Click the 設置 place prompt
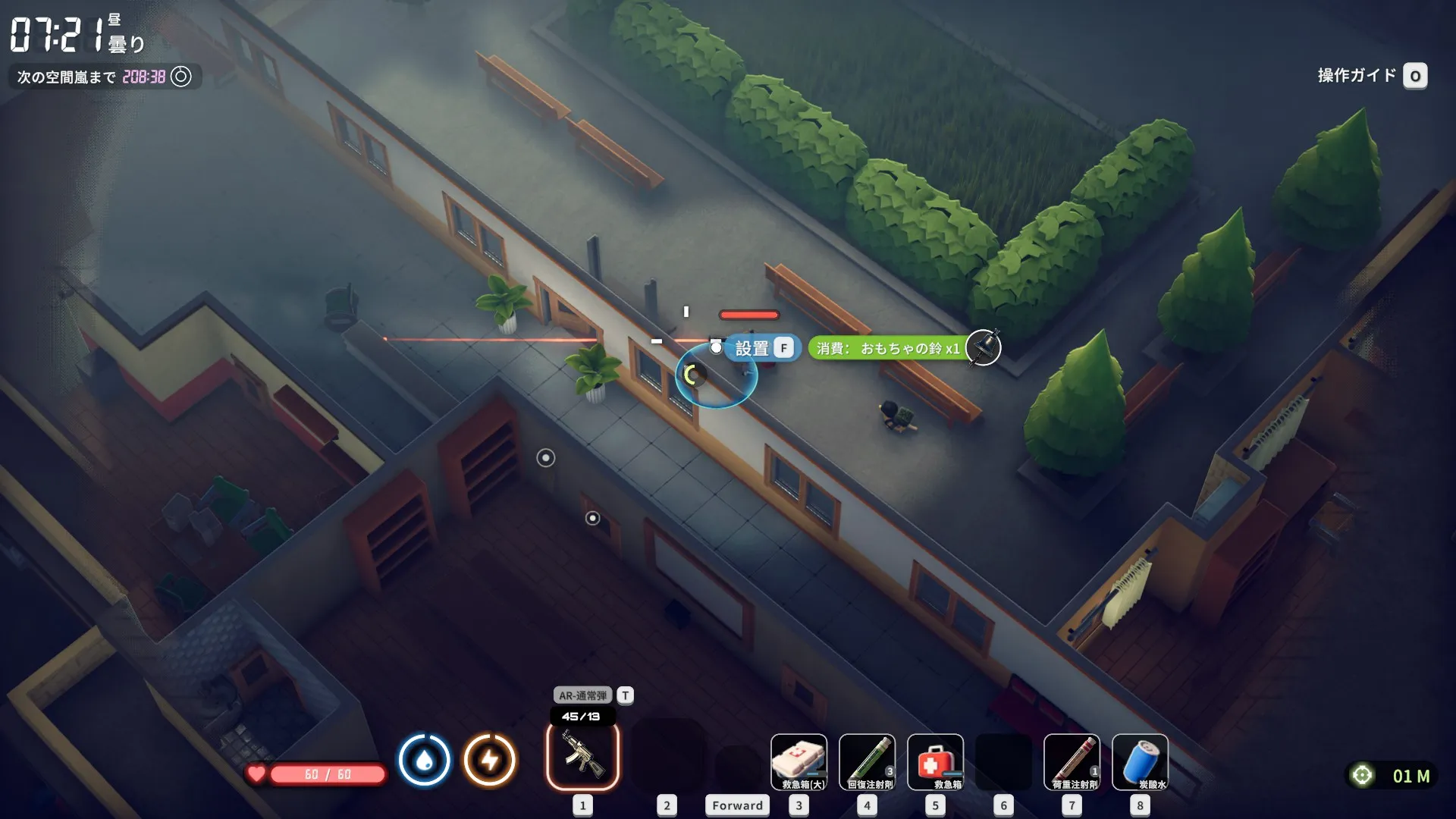This screenshot has width=1456, height=819. tap(762, 348)
